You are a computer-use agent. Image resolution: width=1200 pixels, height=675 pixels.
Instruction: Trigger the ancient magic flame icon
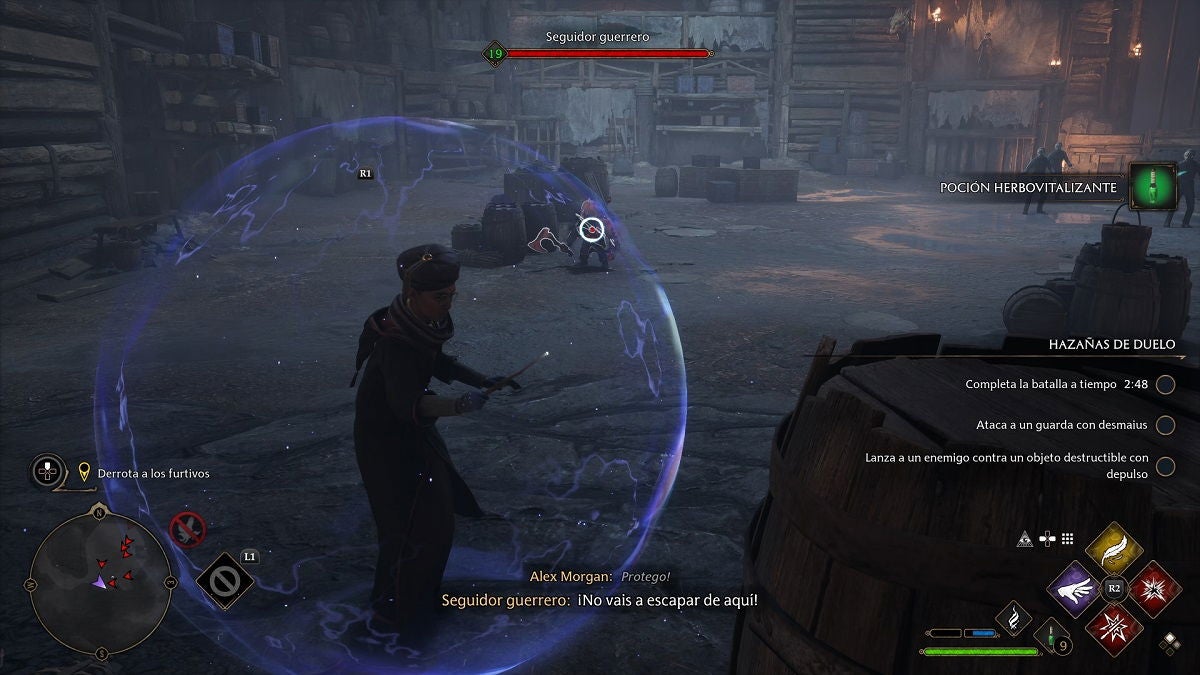pos(1013,620)
